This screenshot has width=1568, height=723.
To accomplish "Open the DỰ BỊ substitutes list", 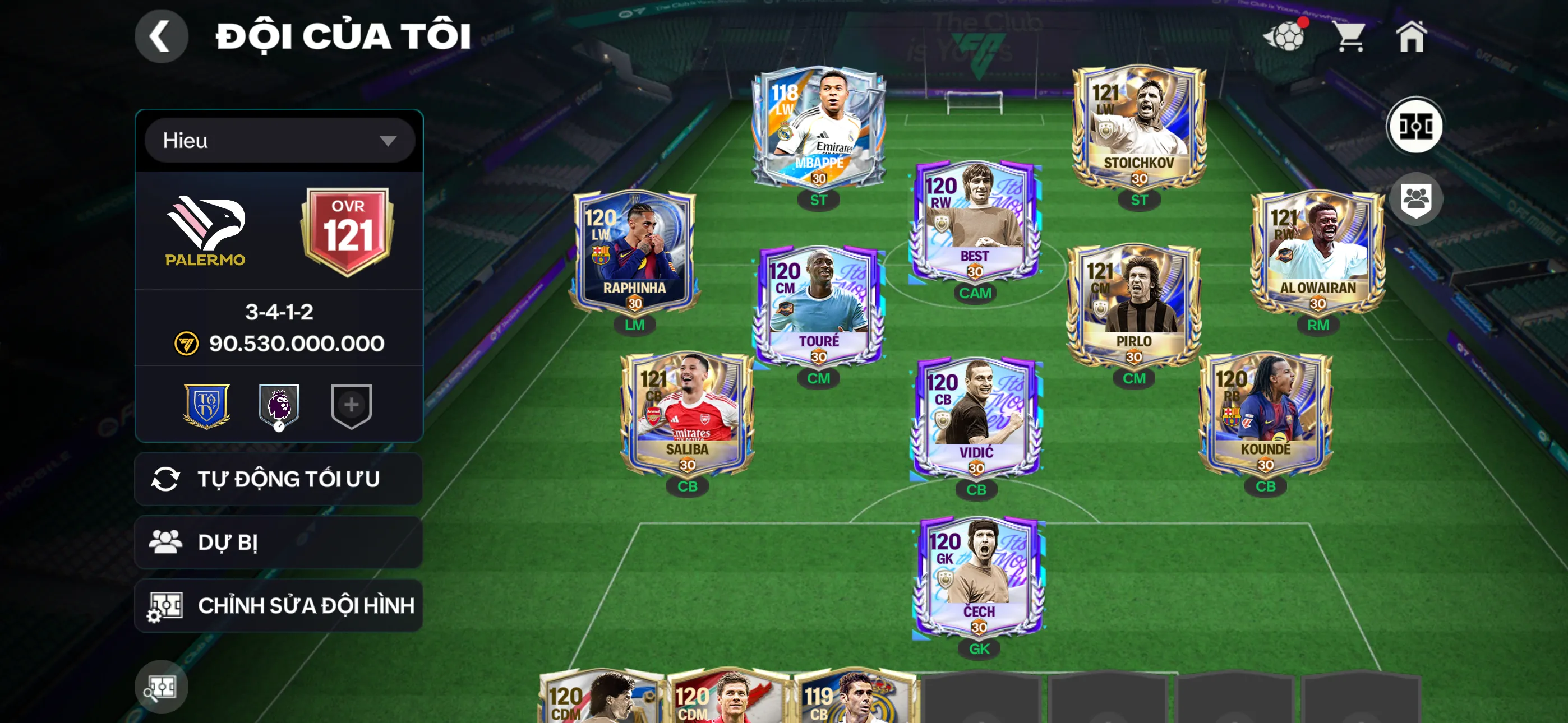I will (279, 543).
